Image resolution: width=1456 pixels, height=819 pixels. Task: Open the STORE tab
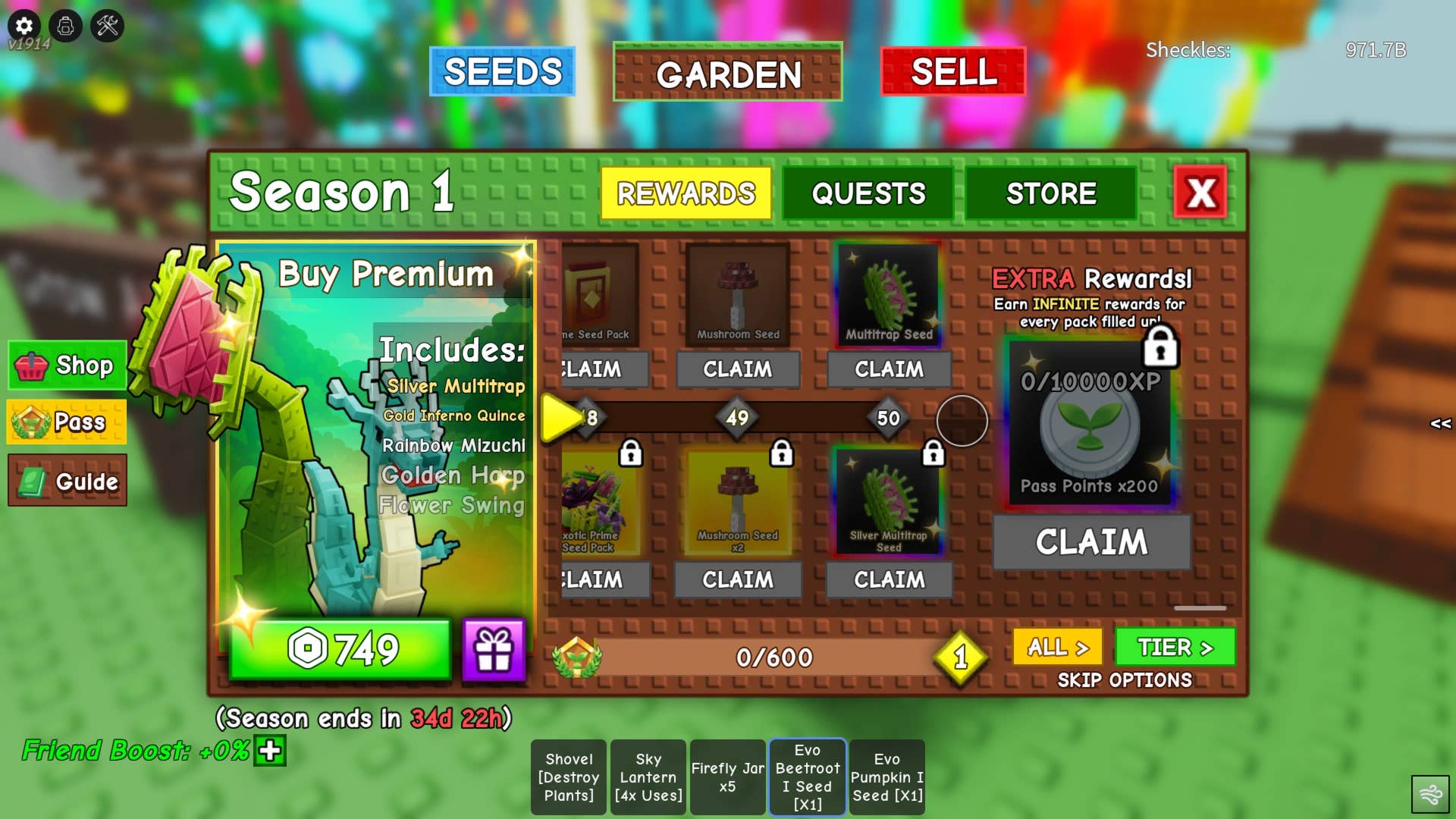1050,194
